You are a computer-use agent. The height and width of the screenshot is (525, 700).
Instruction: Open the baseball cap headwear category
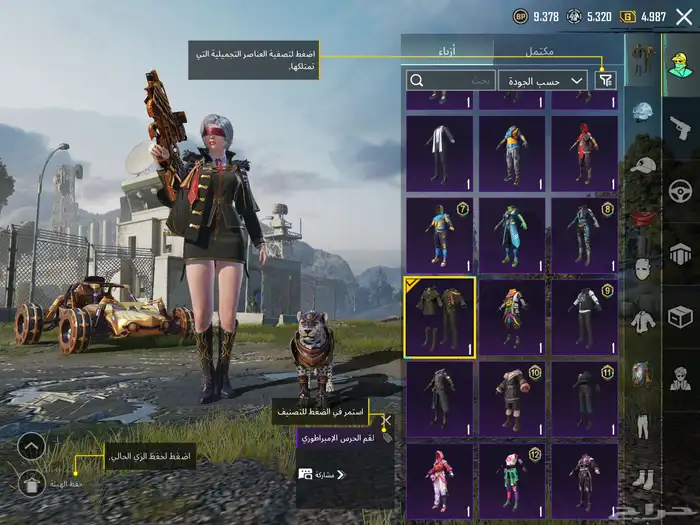click(x=643, y=165)
